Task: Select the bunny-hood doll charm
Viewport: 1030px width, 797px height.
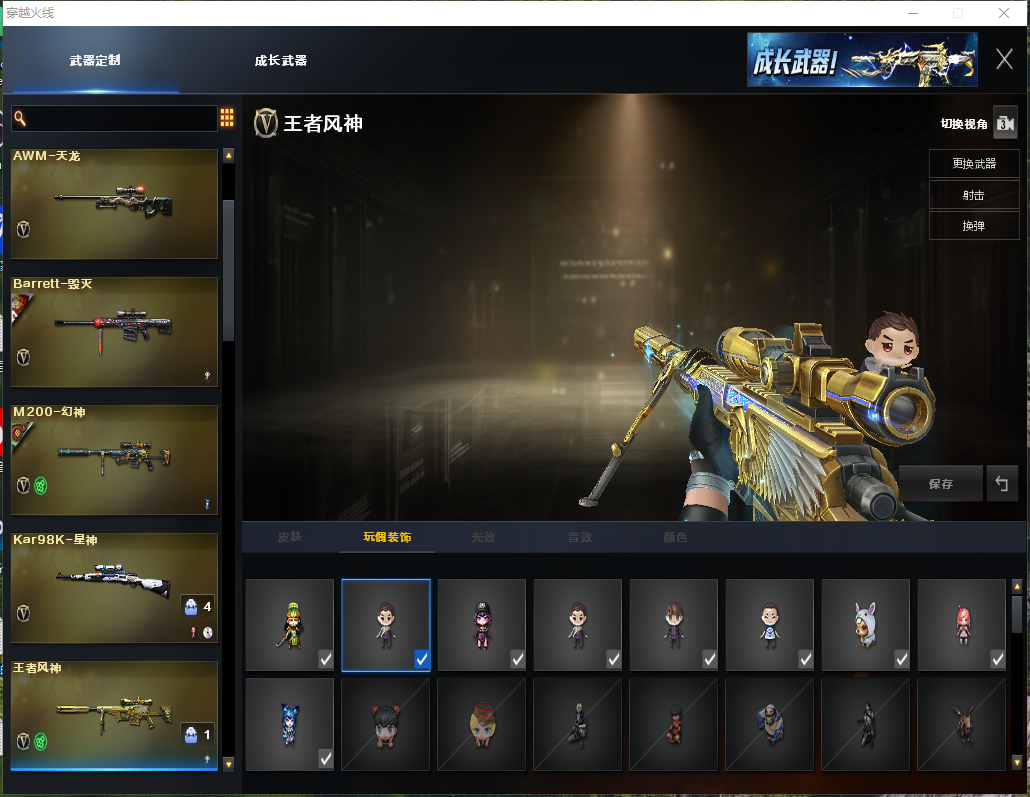Action: 865,625
